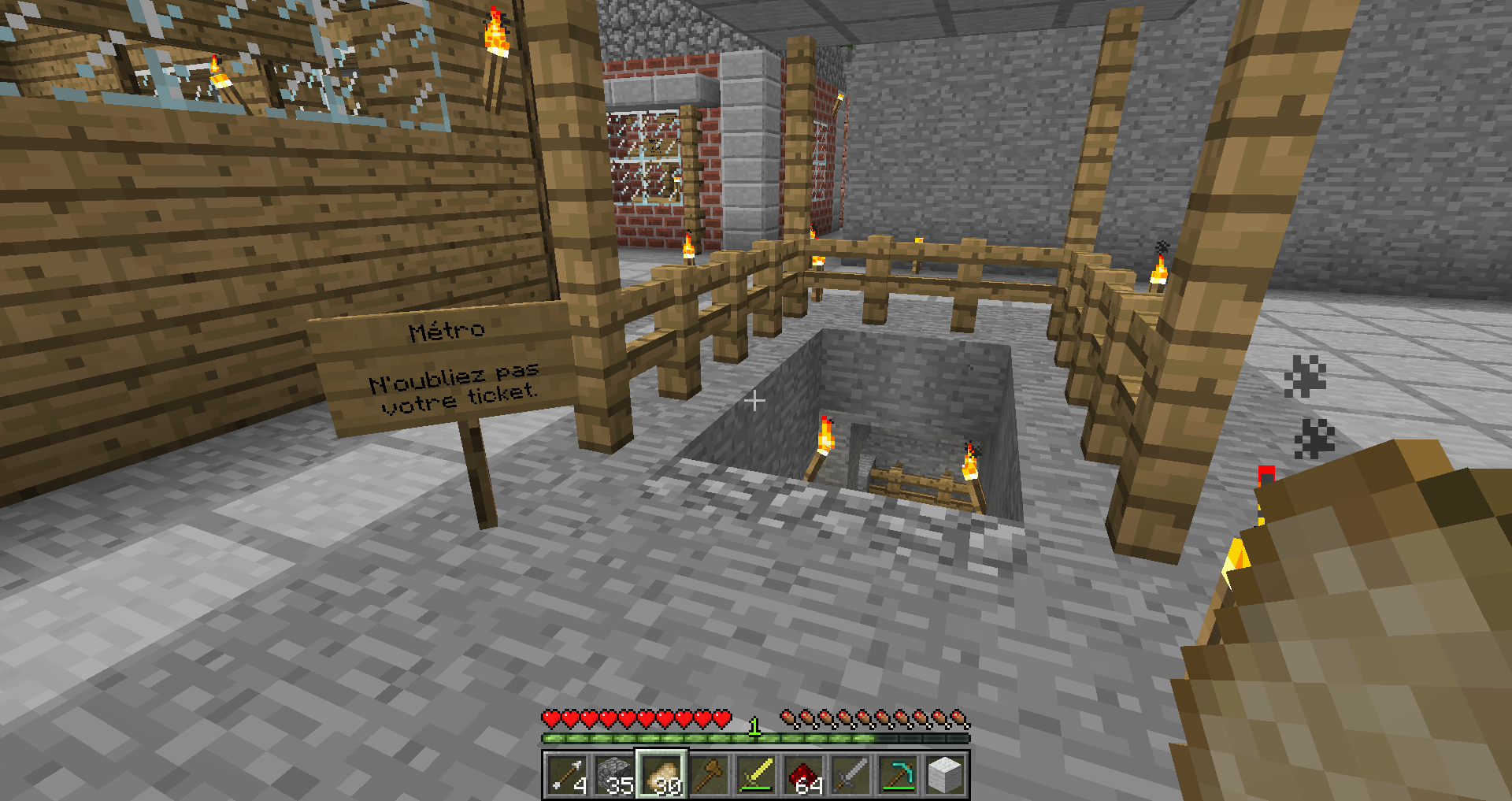Viewport: 1512px width, 801px height.
Task: Select the arrows slot in the hotbar
Action: click(x=567, y=775)
